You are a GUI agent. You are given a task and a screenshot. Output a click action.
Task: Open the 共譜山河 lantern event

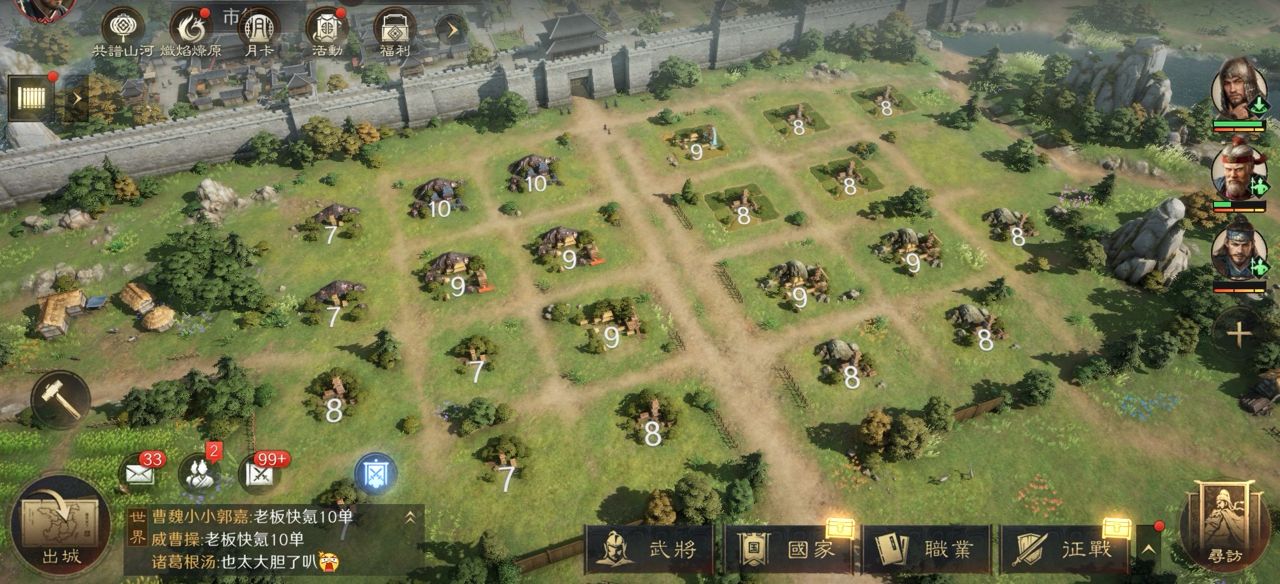[124, 30]
